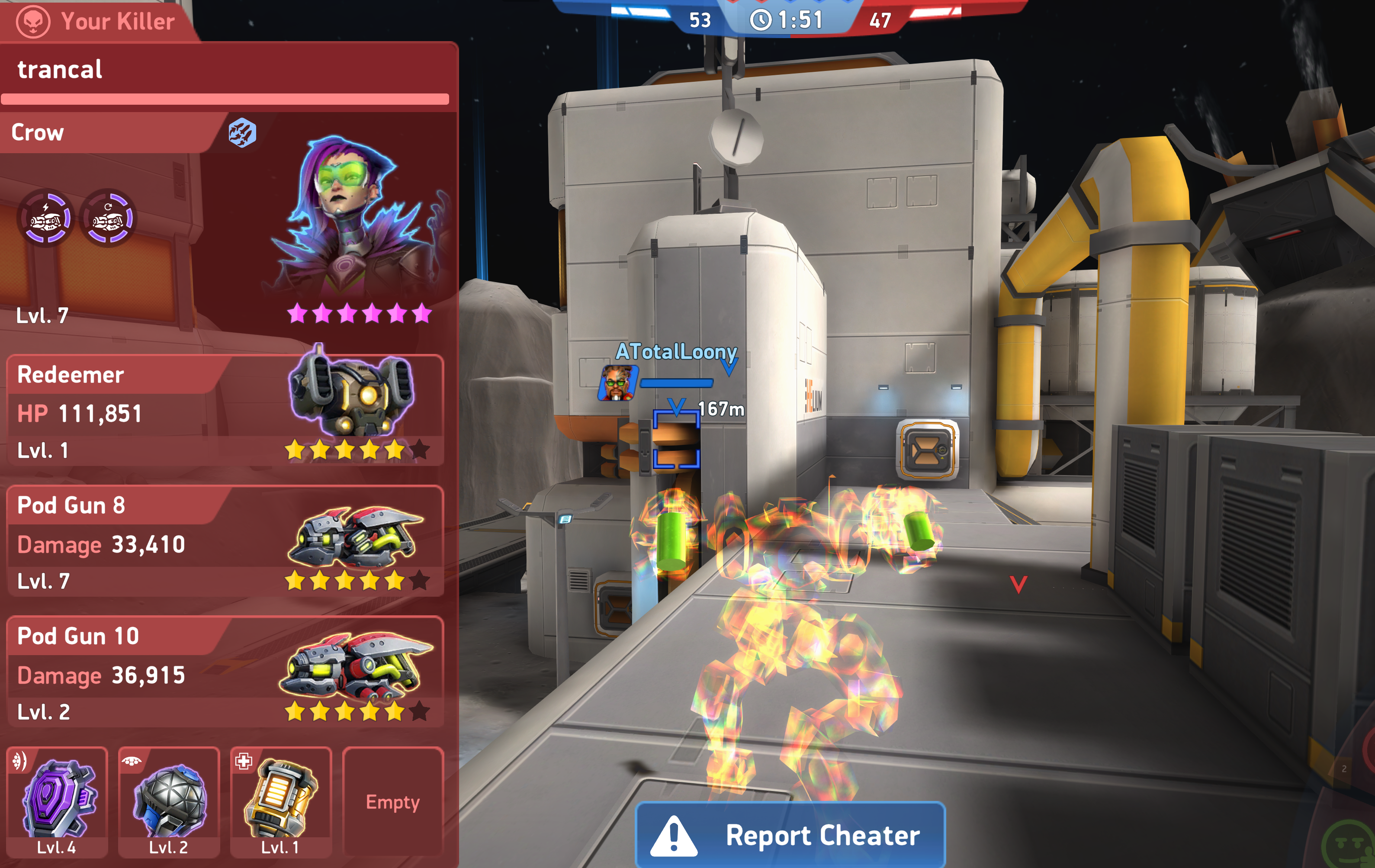Select the Redeemer mech card
The image size is (1375, 868).
click(225, 410)
